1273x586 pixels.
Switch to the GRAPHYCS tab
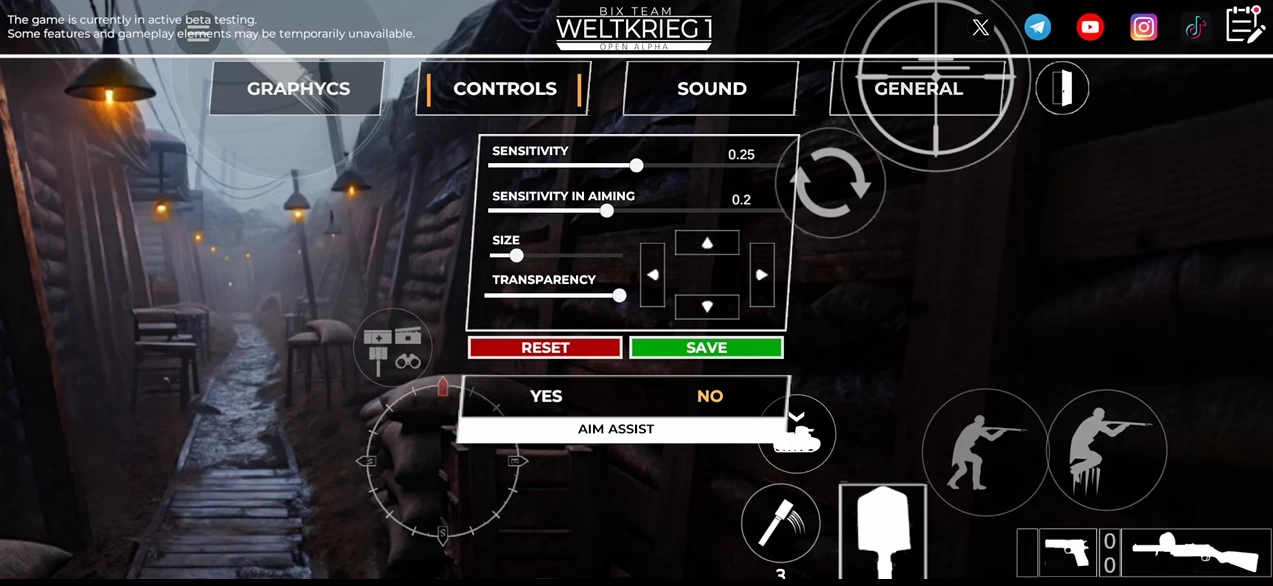click(298, 89)
